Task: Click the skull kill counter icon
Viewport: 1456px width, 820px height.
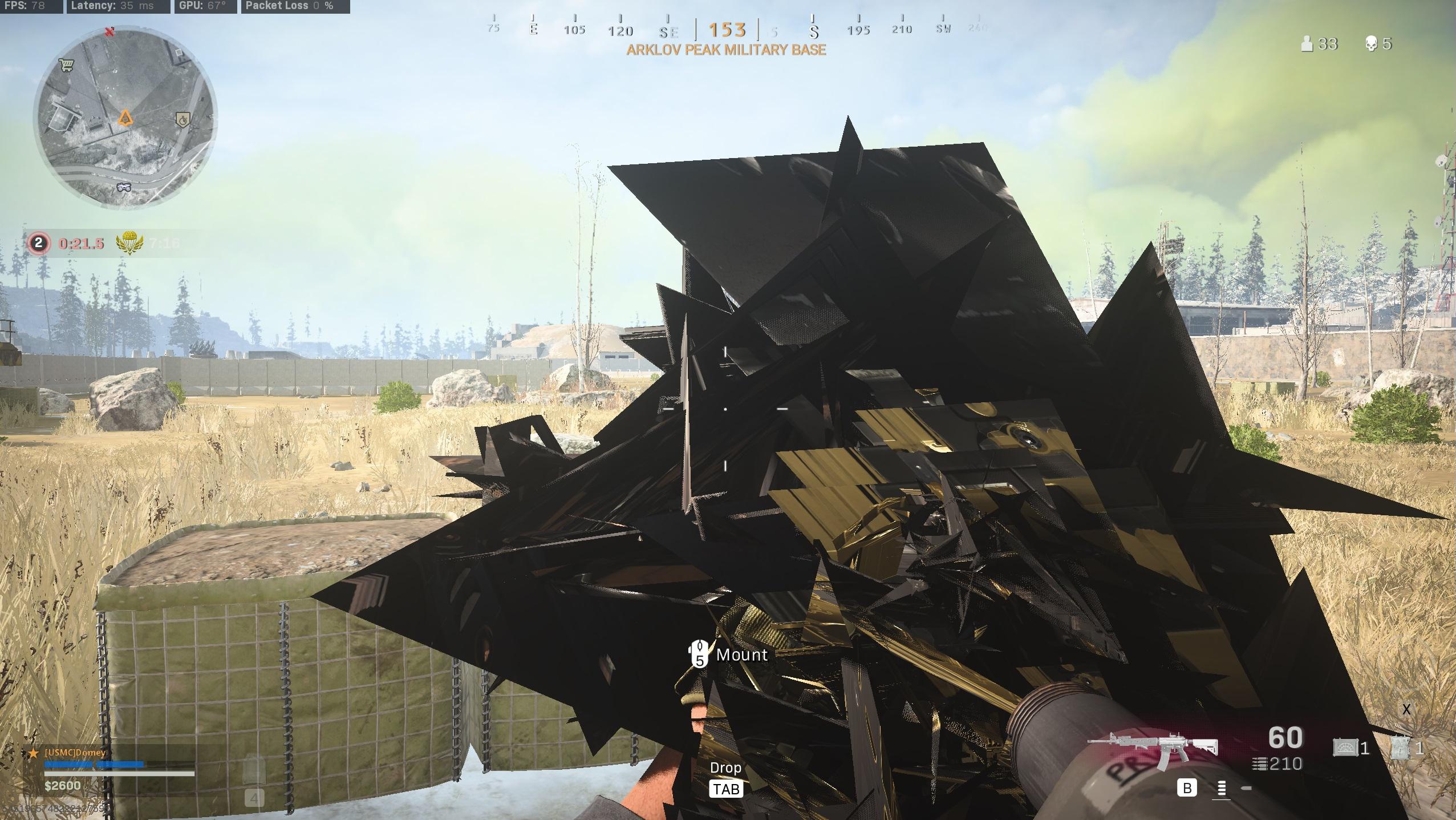Action: coord(1372,44)
